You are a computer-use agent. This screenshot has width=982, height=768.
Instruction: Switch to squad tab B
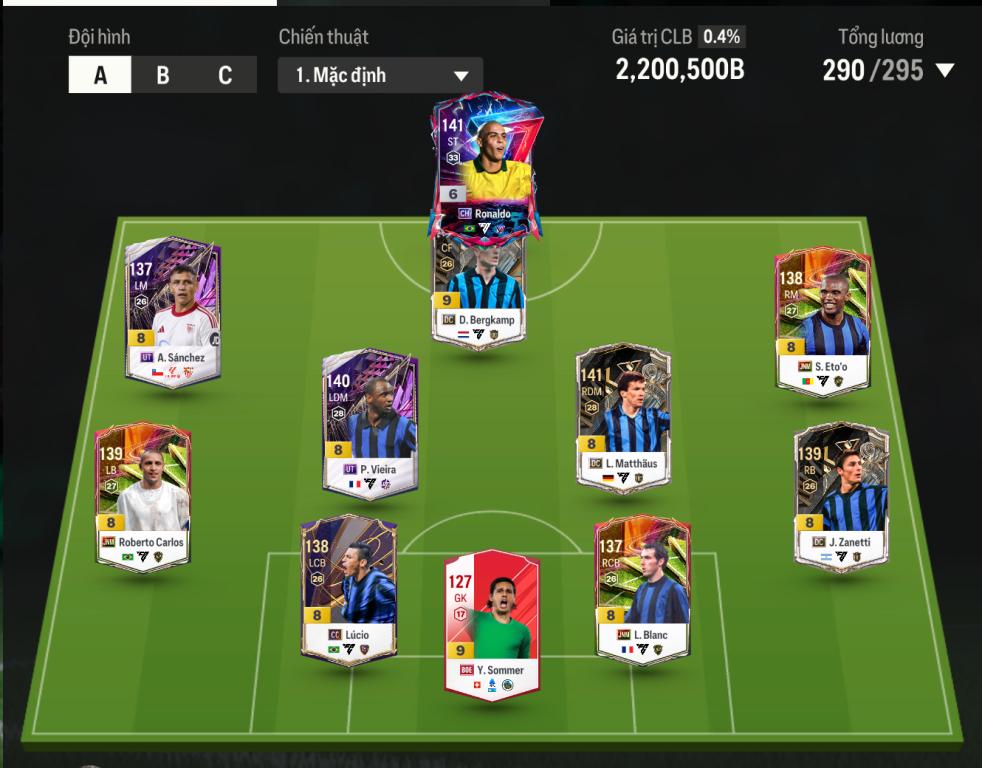[163, 75]
